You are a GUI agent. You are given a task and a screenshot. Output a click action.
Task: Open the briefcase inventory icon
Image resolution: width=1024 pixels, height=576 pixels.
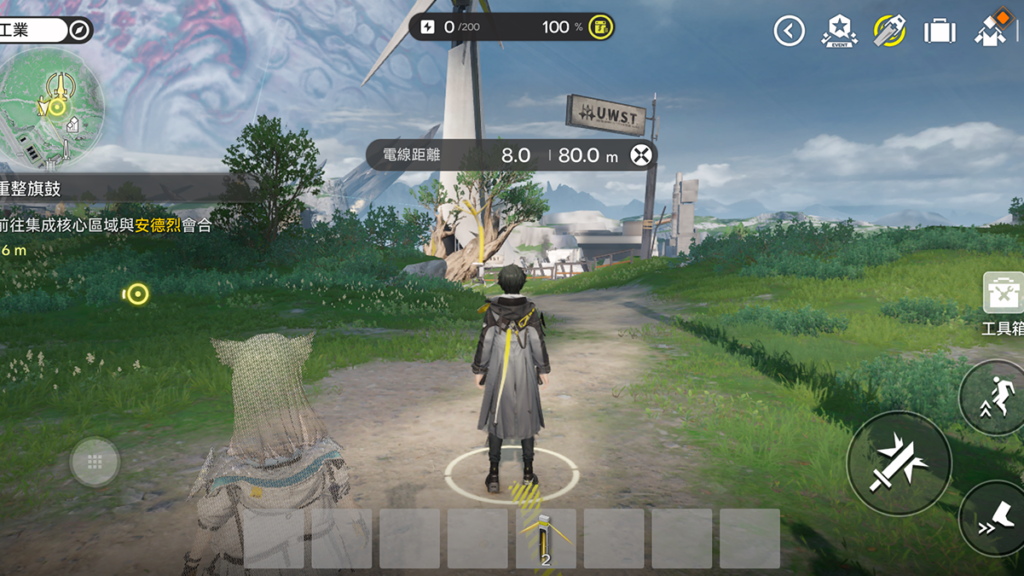[939, 31]
